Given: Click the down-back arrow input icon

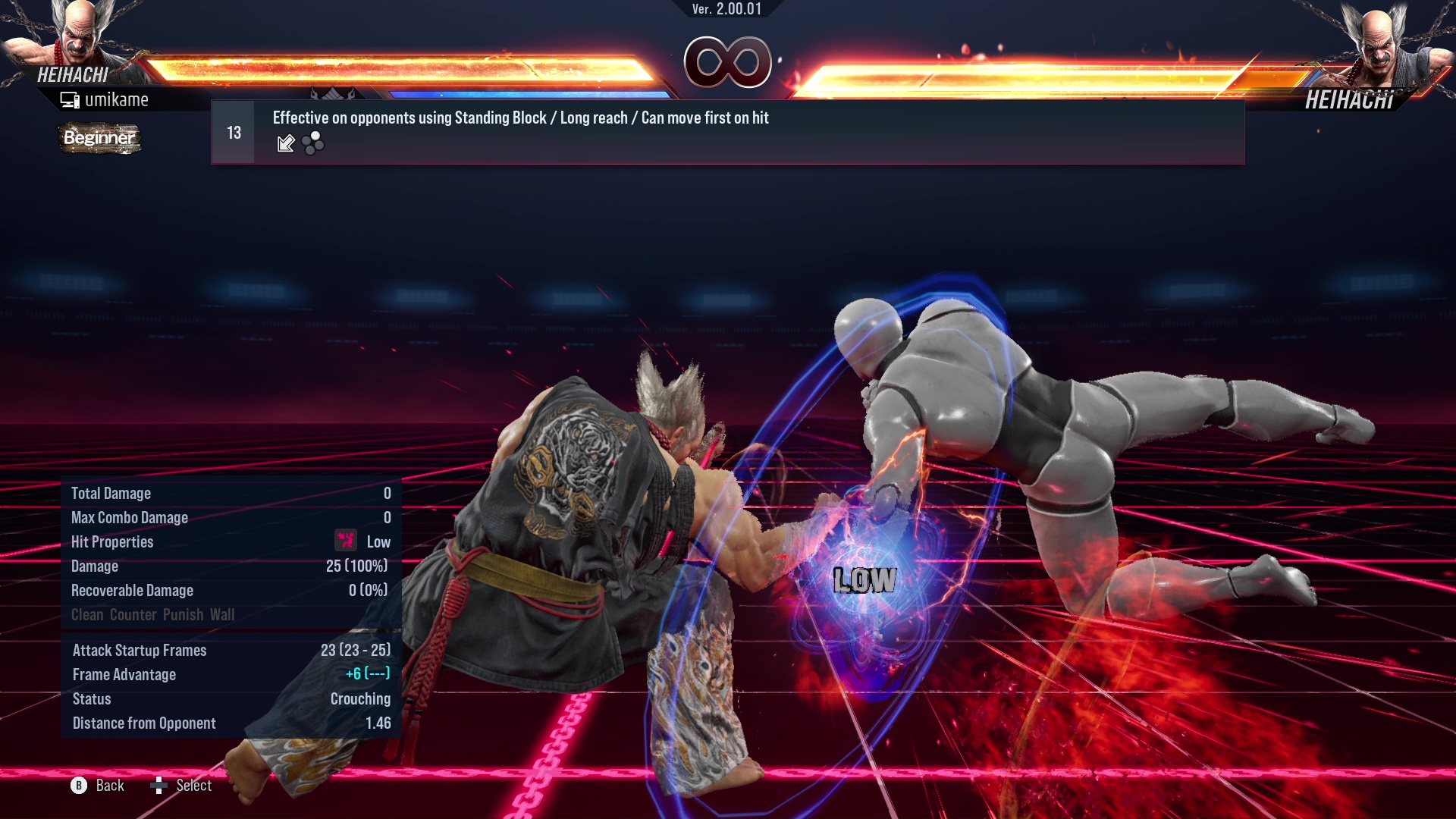Looking at the screenshot, I should [x=286, y=143].
